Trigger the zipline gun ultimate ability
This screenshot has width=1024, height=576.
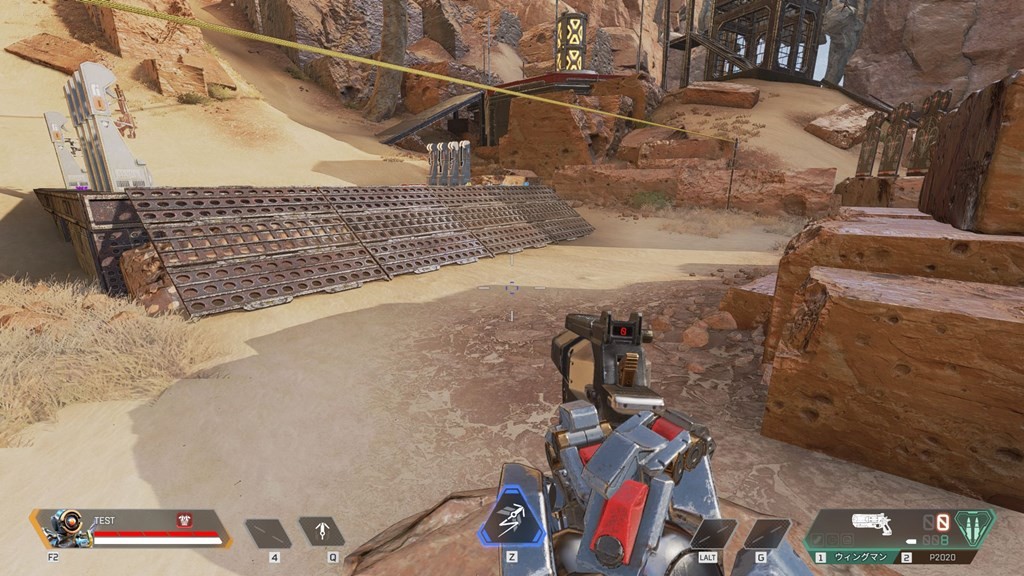[x=513, y=521]
